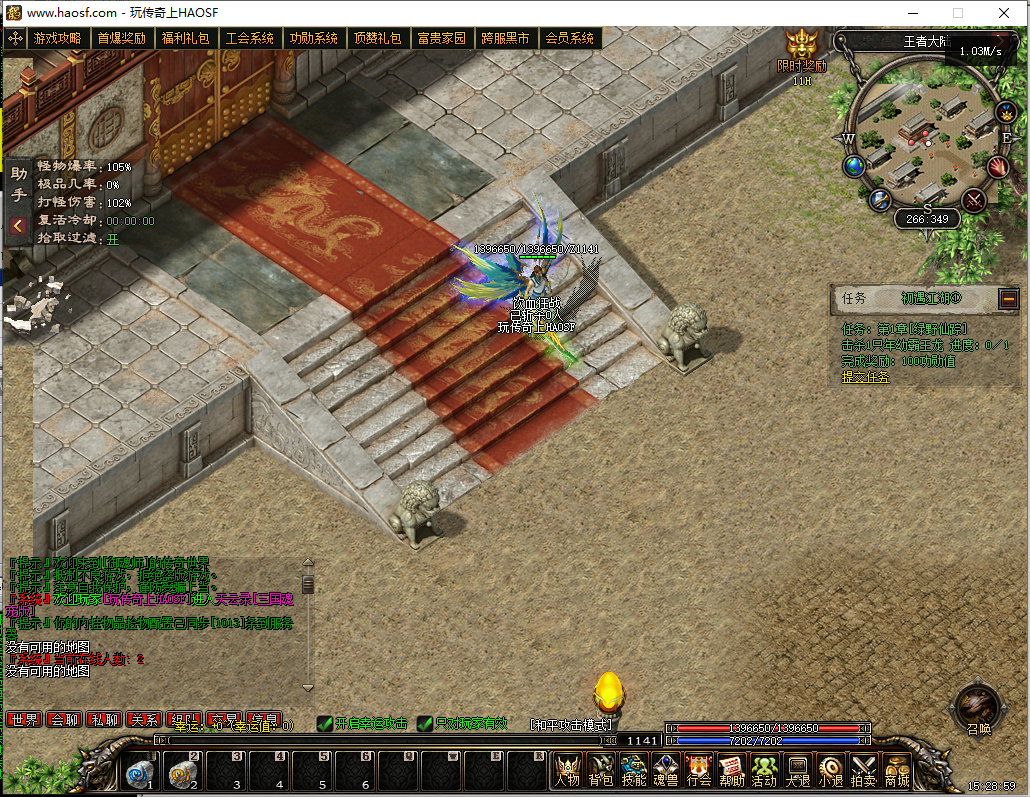Switch chat to the 私聊 private channel
The height and width of the screenshot is (797, 1030).
[104, 720]
